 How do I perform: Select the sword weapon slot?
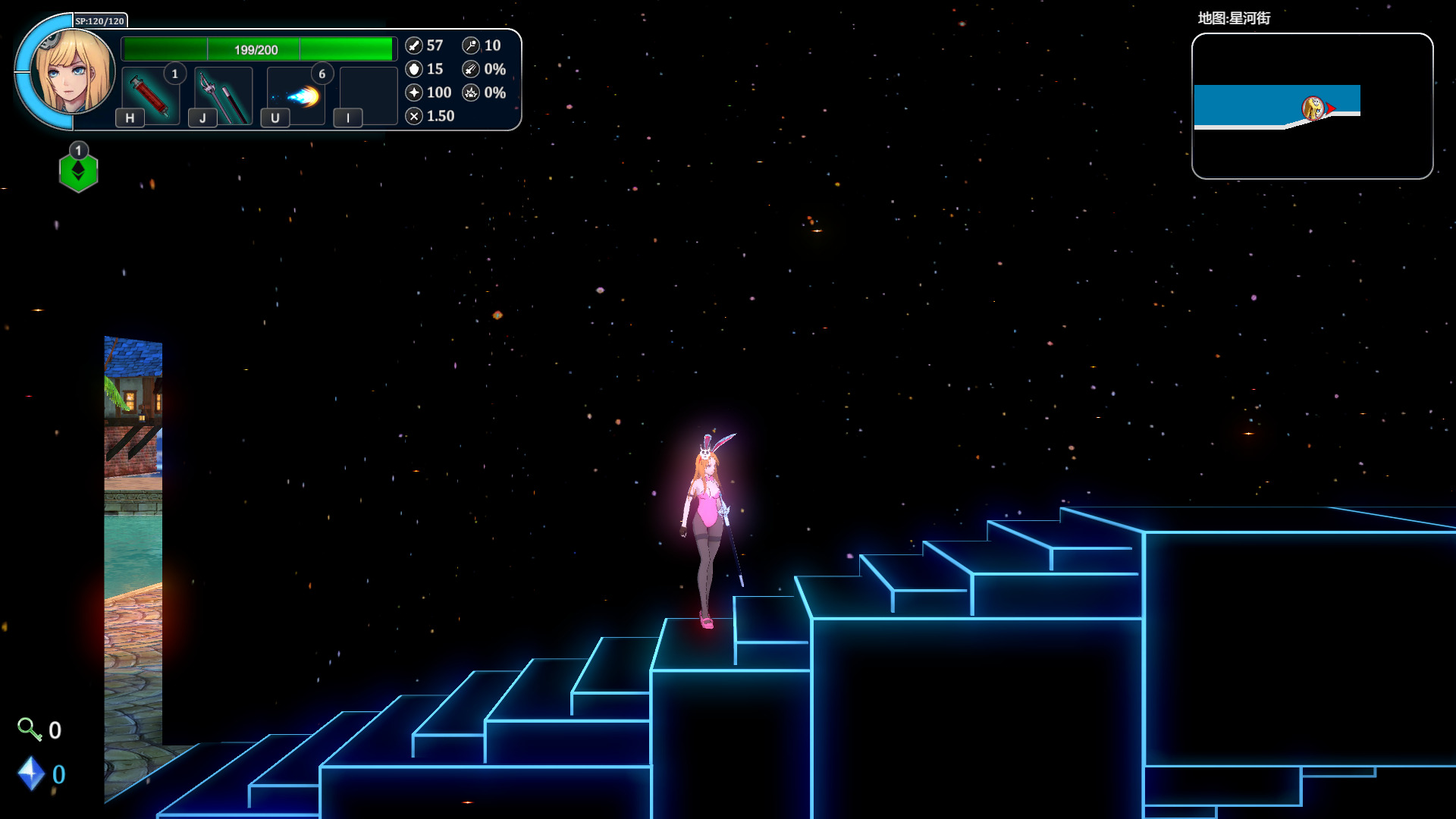click(x=223, y=96)
